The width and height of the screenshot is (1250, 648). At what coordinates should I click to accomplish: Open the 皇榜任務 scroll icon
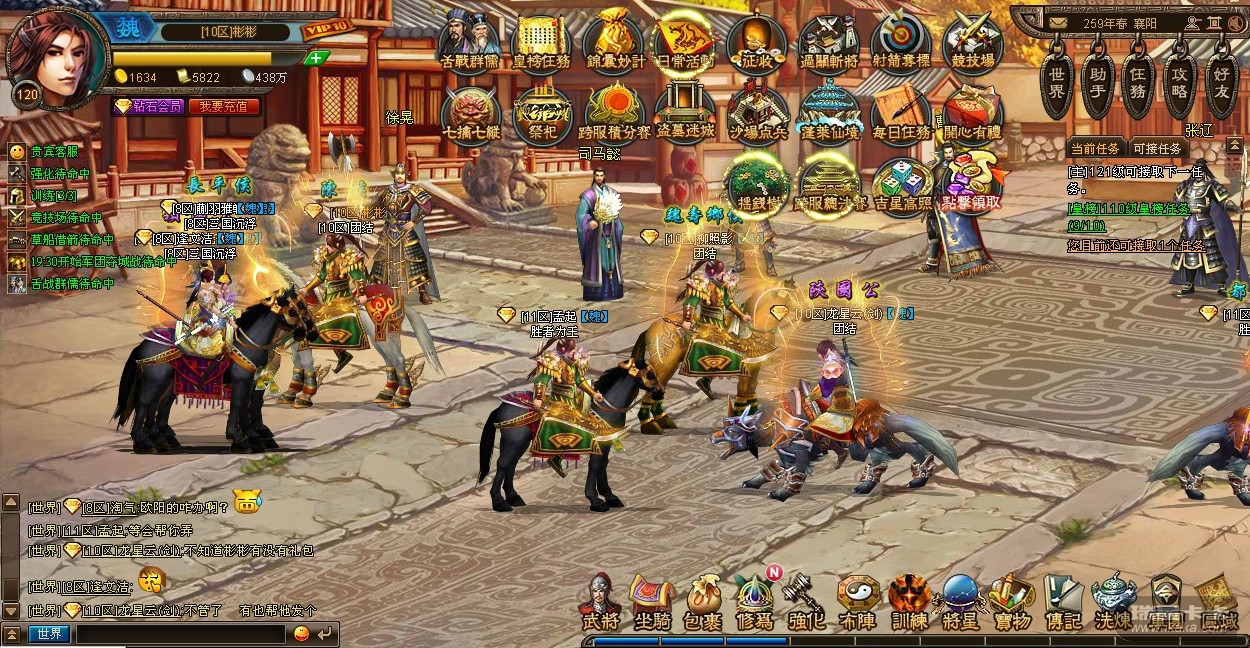point(541,43)
